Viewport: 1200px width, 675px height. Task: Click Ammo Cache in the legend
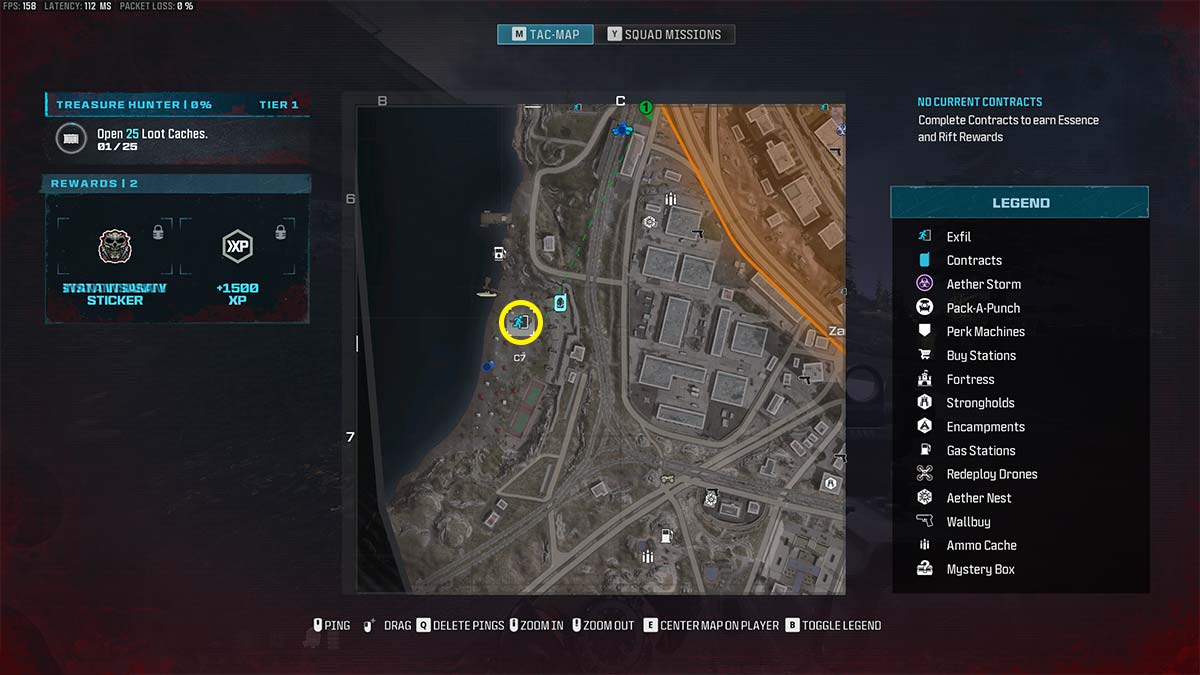981,546
